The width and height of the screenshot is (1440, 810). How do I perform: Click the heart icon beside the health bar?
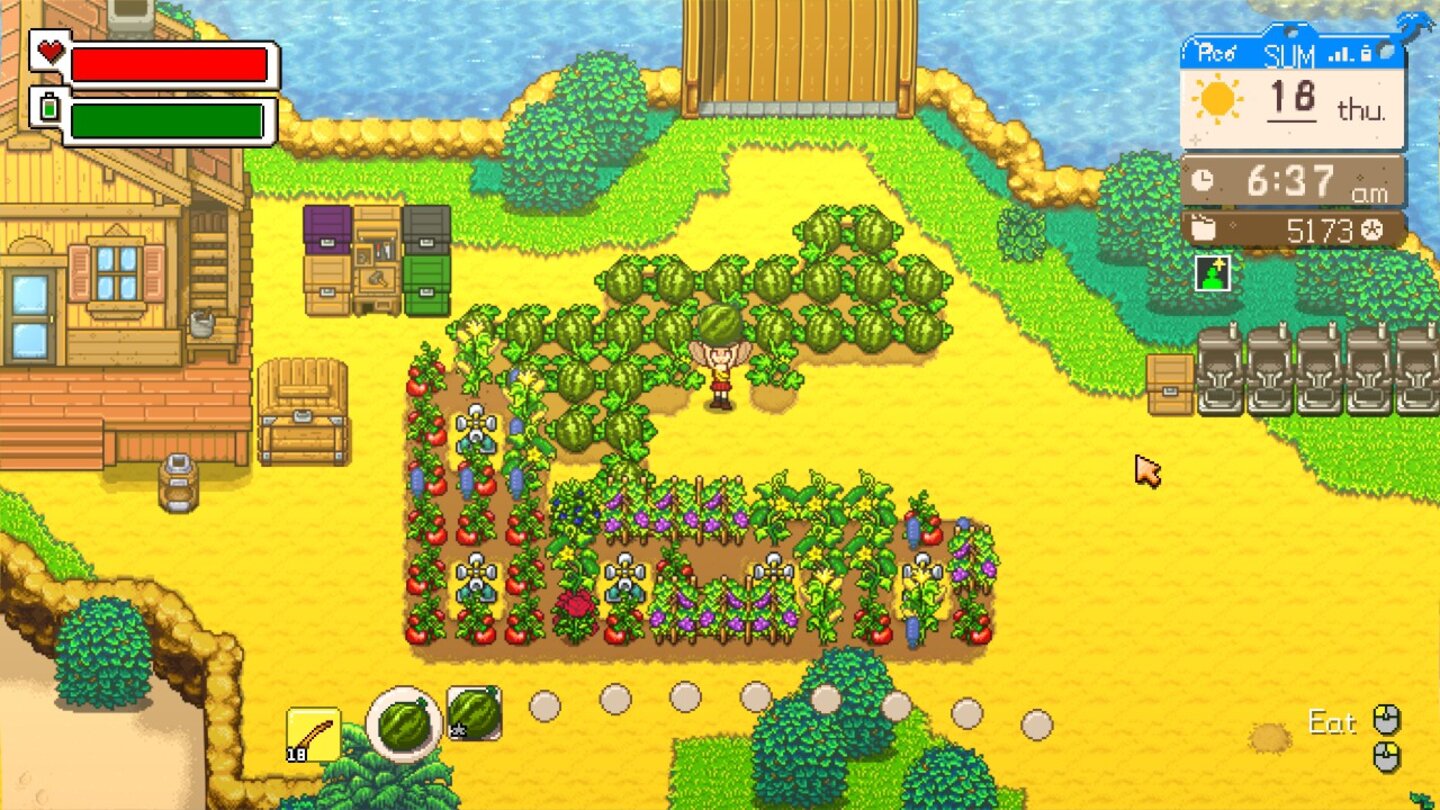(x=50, y=51)
